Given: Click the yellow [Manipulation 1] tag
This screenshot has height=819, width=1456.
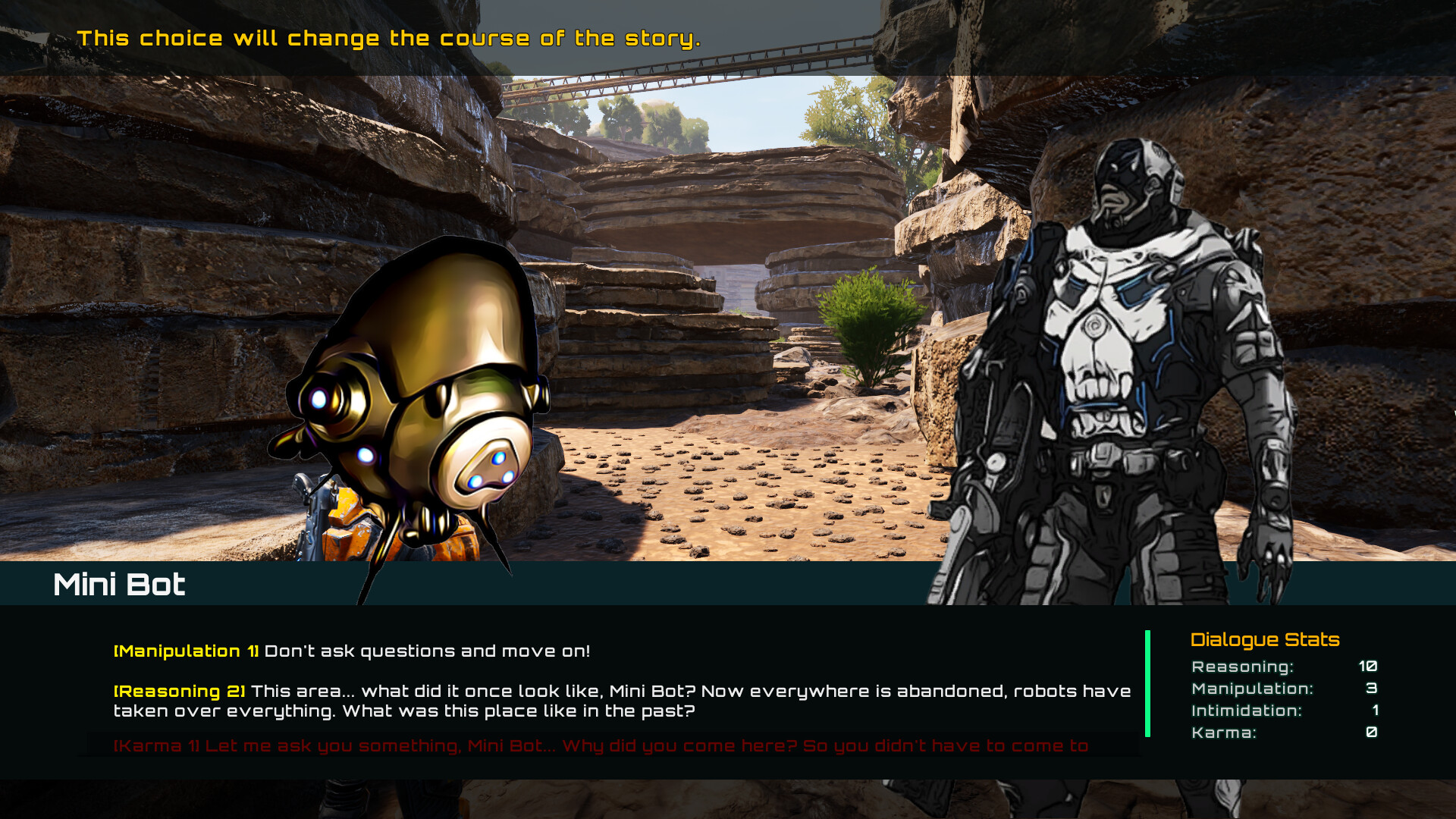Looking at the screenshot, I should [186, 651].
